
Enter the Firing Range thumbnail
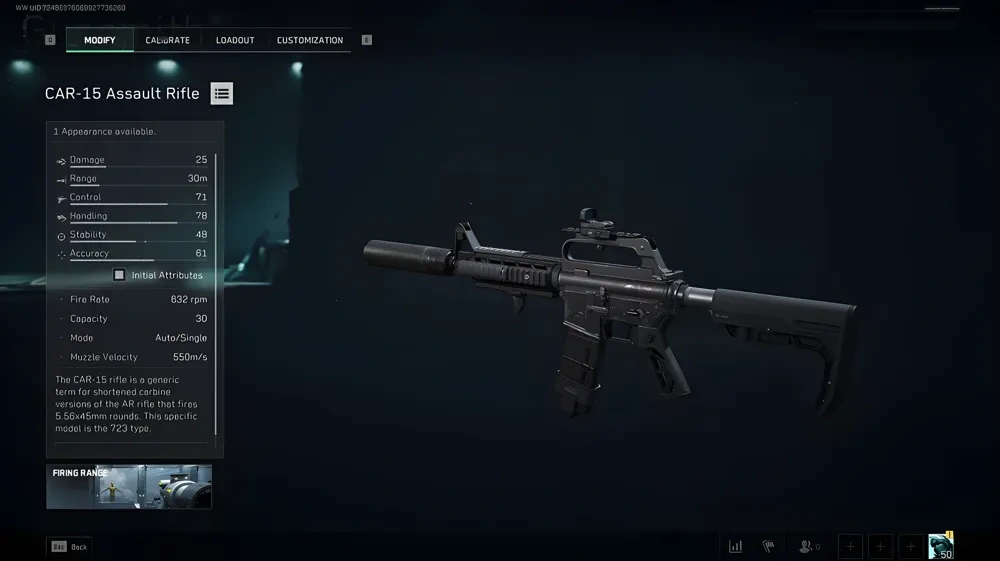point(129,486)
